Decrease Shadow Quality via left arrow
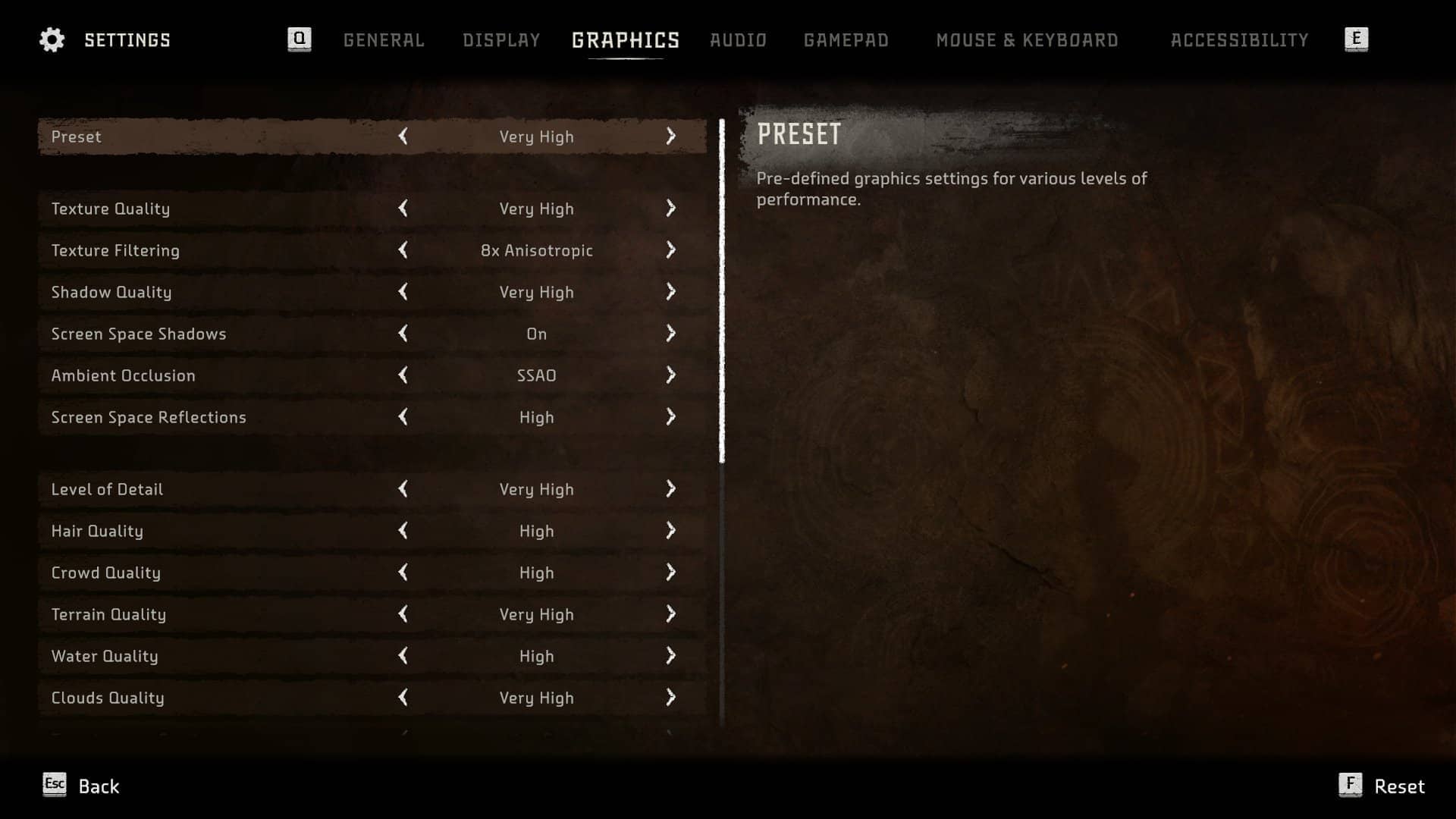Screen dimensions: 1456x819 [x=403, y=292]
